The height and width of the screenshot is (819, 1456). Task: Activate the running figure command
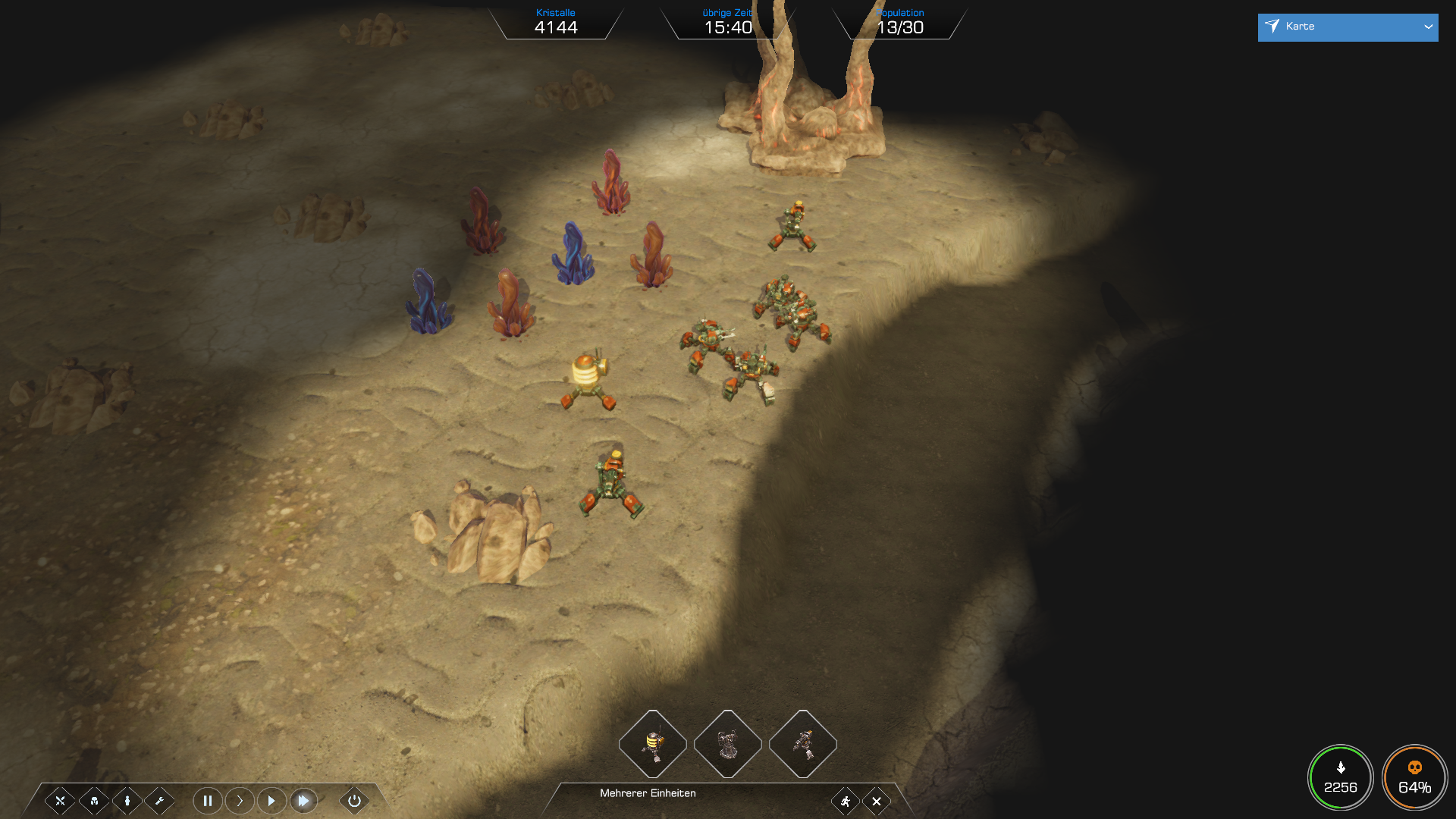(x=845, y=802)
